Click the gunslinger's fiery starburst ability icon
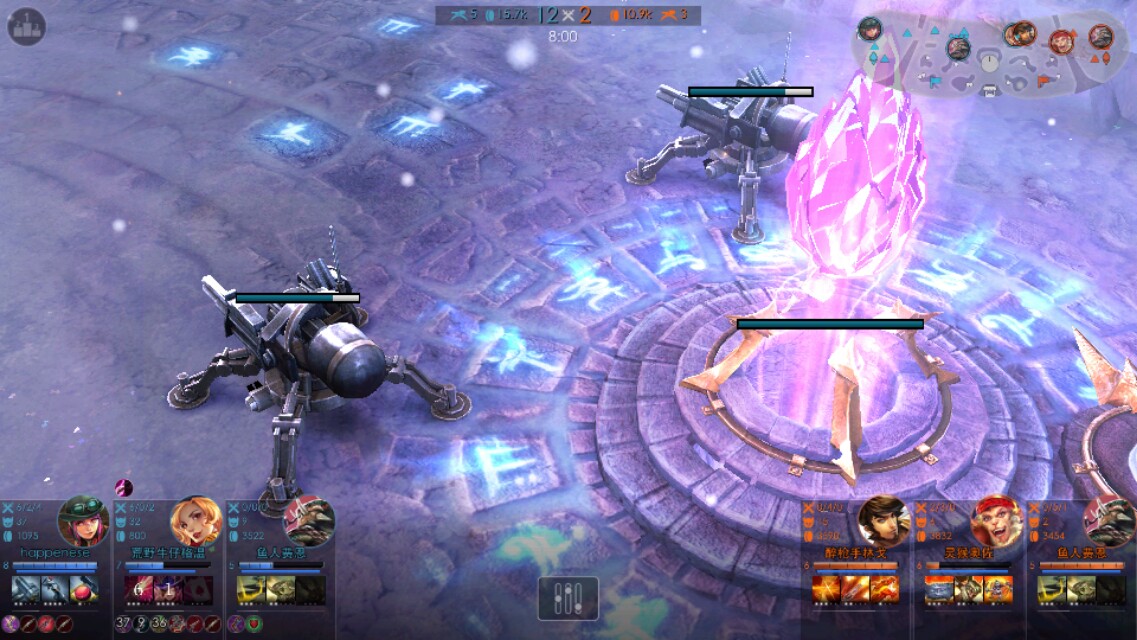 click(827, 589)
